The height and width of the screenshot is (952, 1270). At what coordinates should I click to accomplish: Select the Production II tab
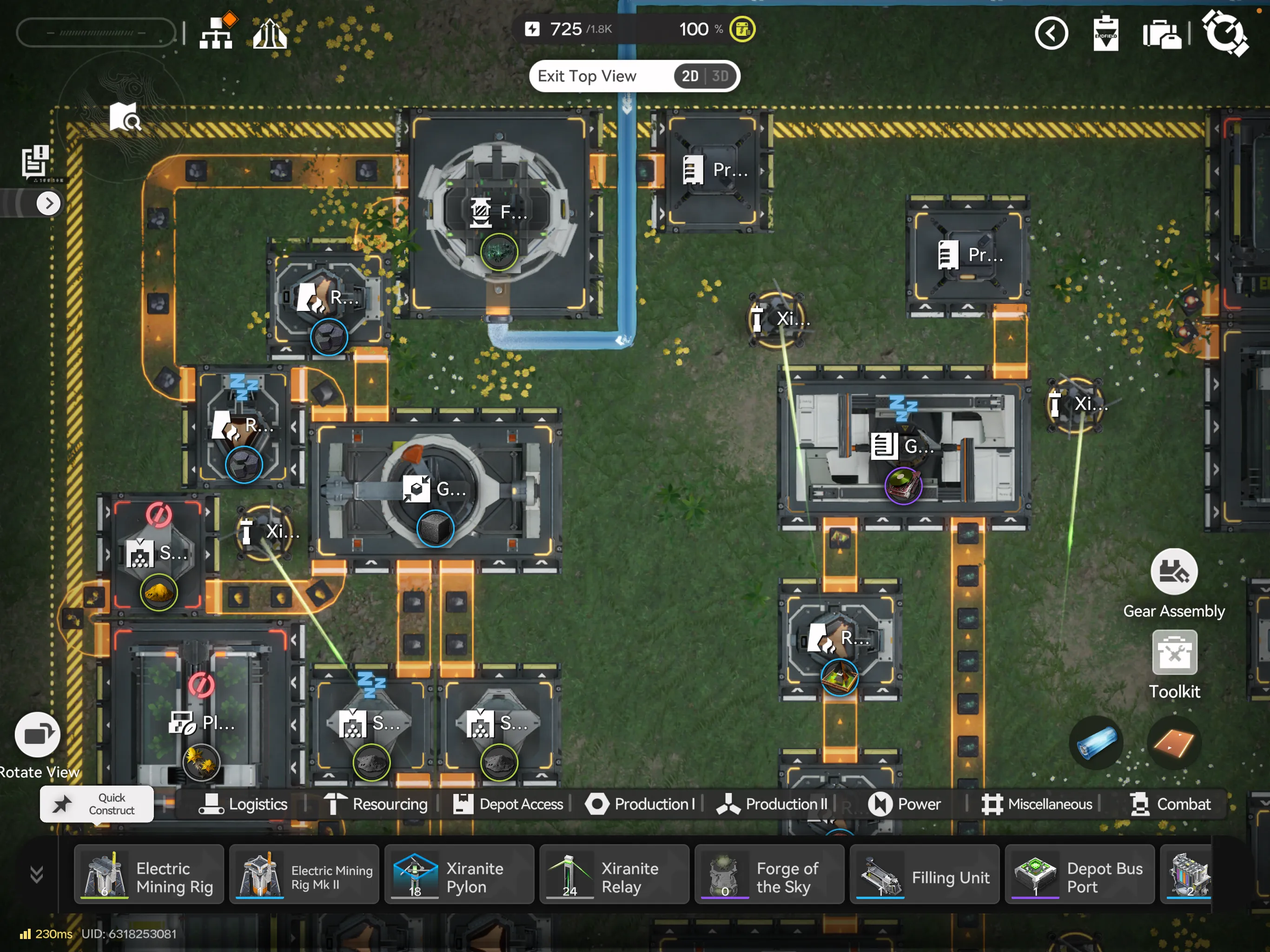773,804
